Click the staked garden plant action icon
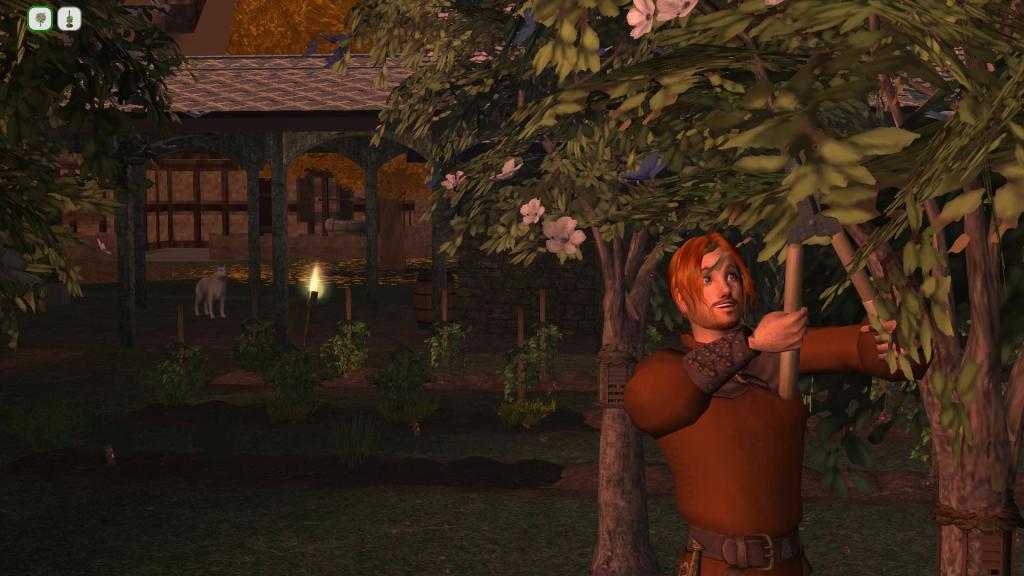Screen dimensions: 1024x576 (69, 18)
